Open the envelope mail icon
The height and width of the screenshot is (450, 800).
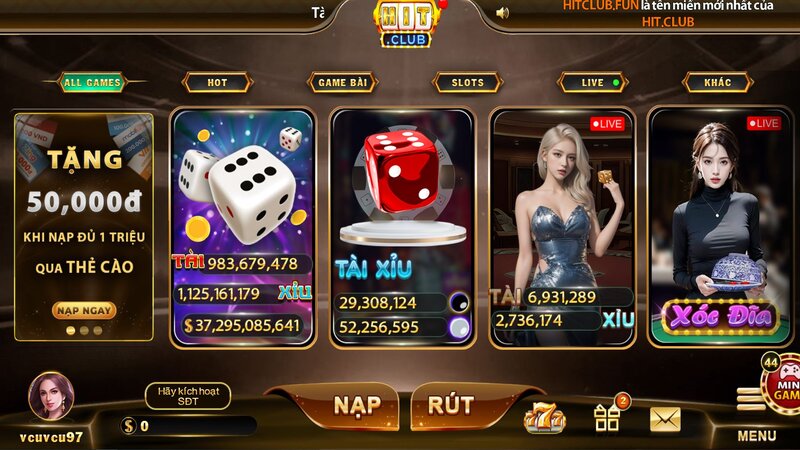pos(665,418)
